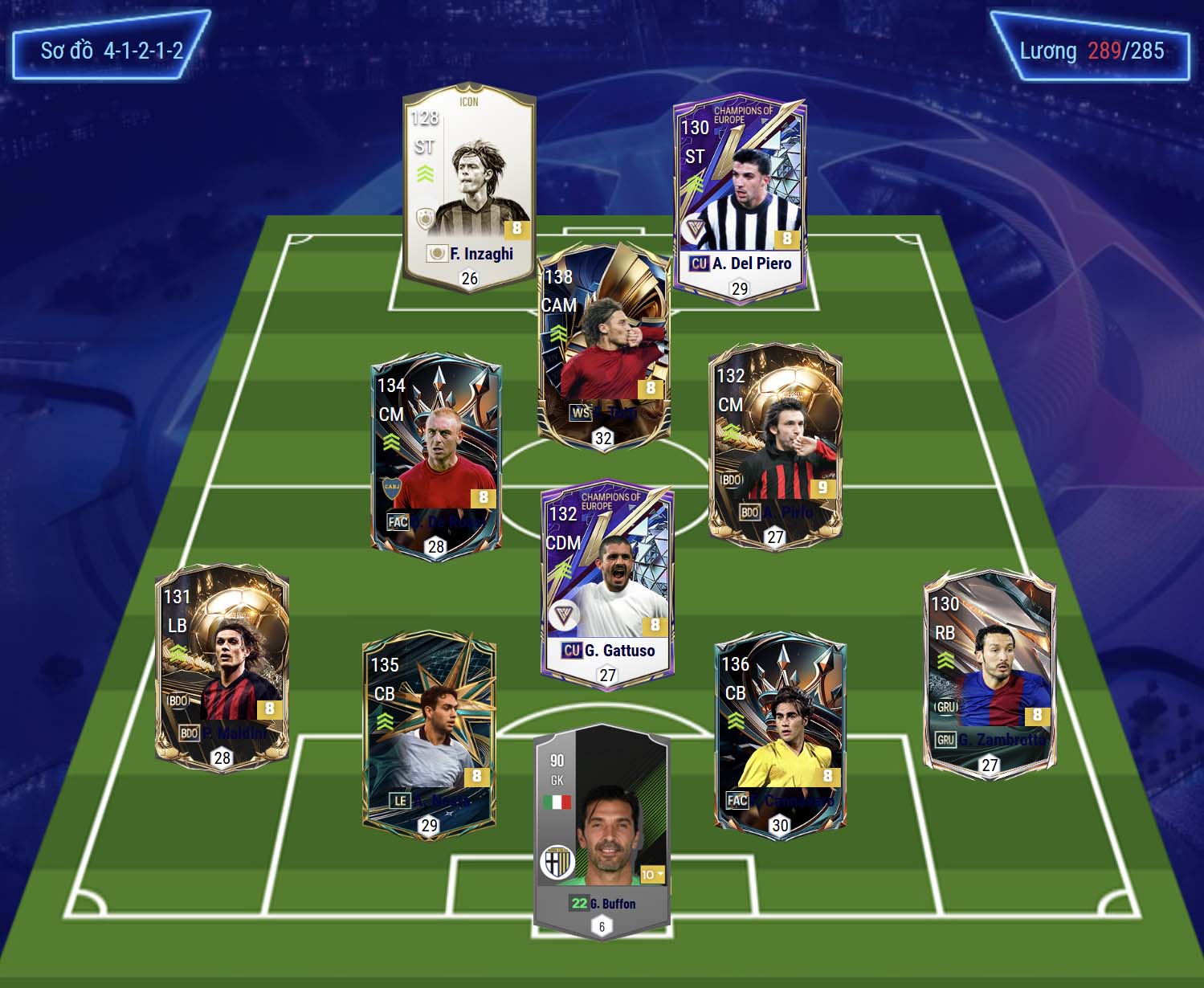Image resolution: width=1204 pixels, height=988 pixels.
Task: Select the 131 LB Maldini card
Action: click(222, 667)
